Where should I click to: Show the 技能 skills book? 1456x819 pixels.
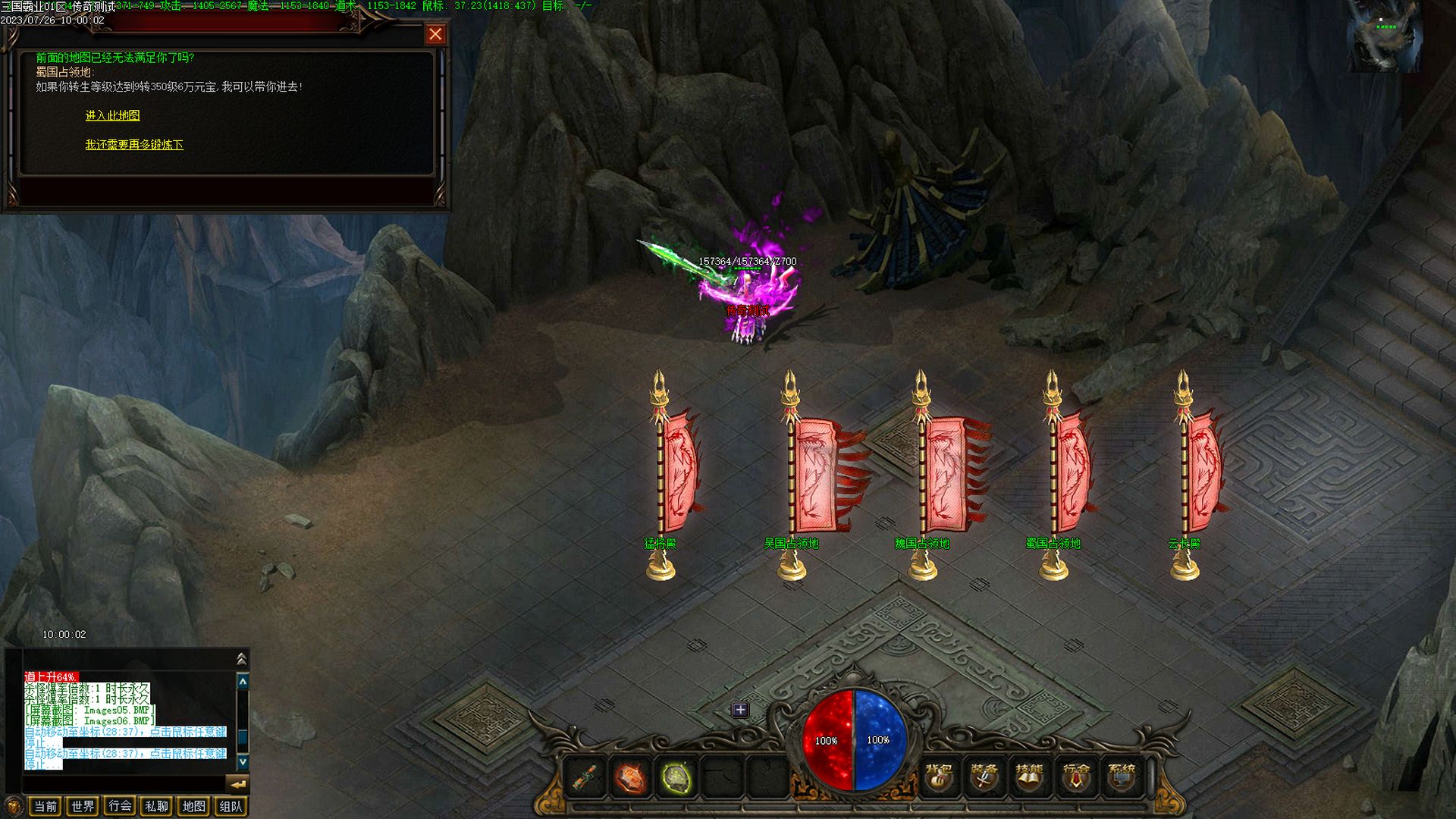pyautogui.click(x=1029, y=777)
